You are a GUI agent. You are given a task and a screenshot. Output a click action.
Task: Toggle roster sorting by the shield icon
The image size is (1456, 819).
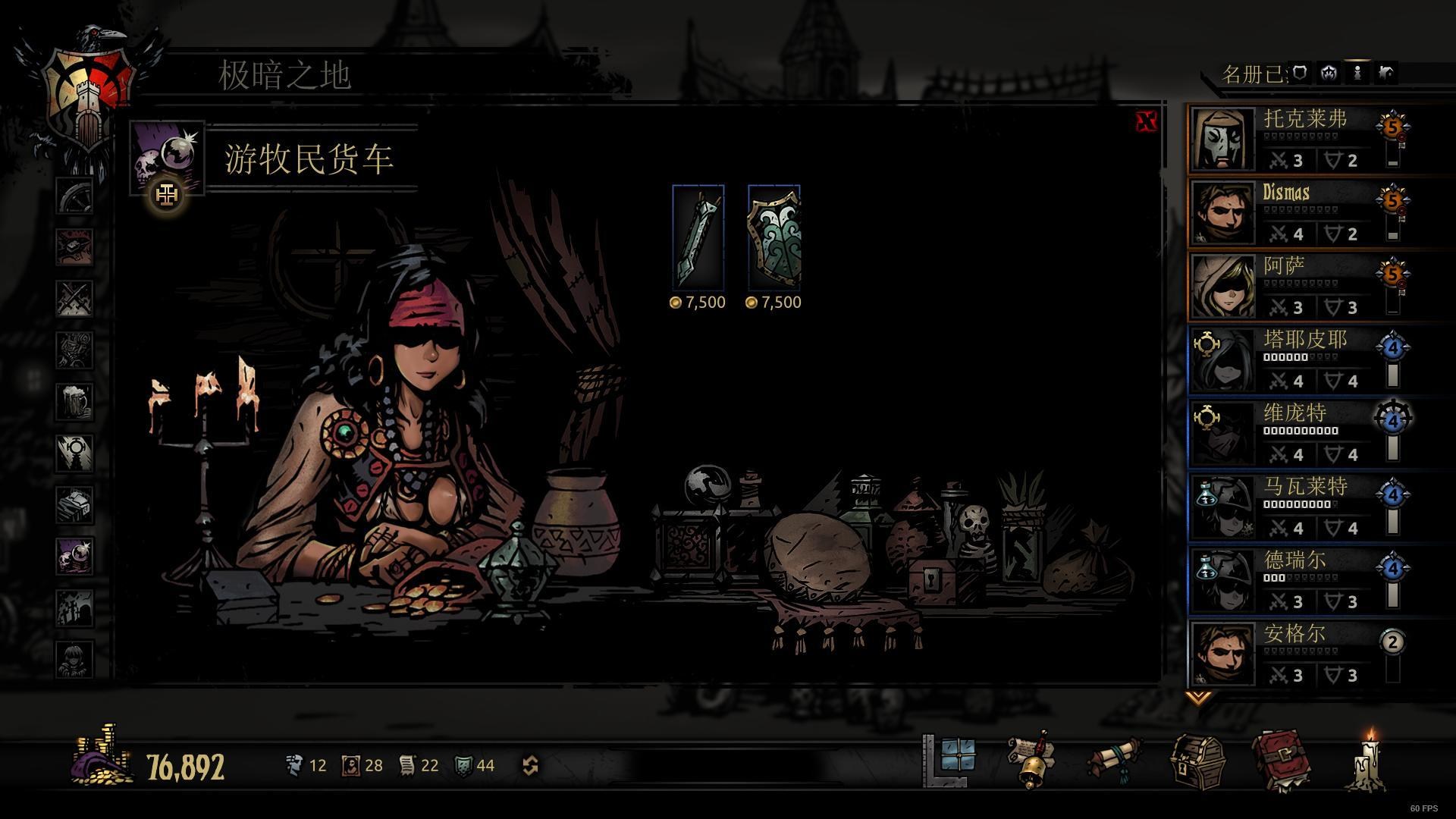pyautogui.click(x=1300, y=74)
